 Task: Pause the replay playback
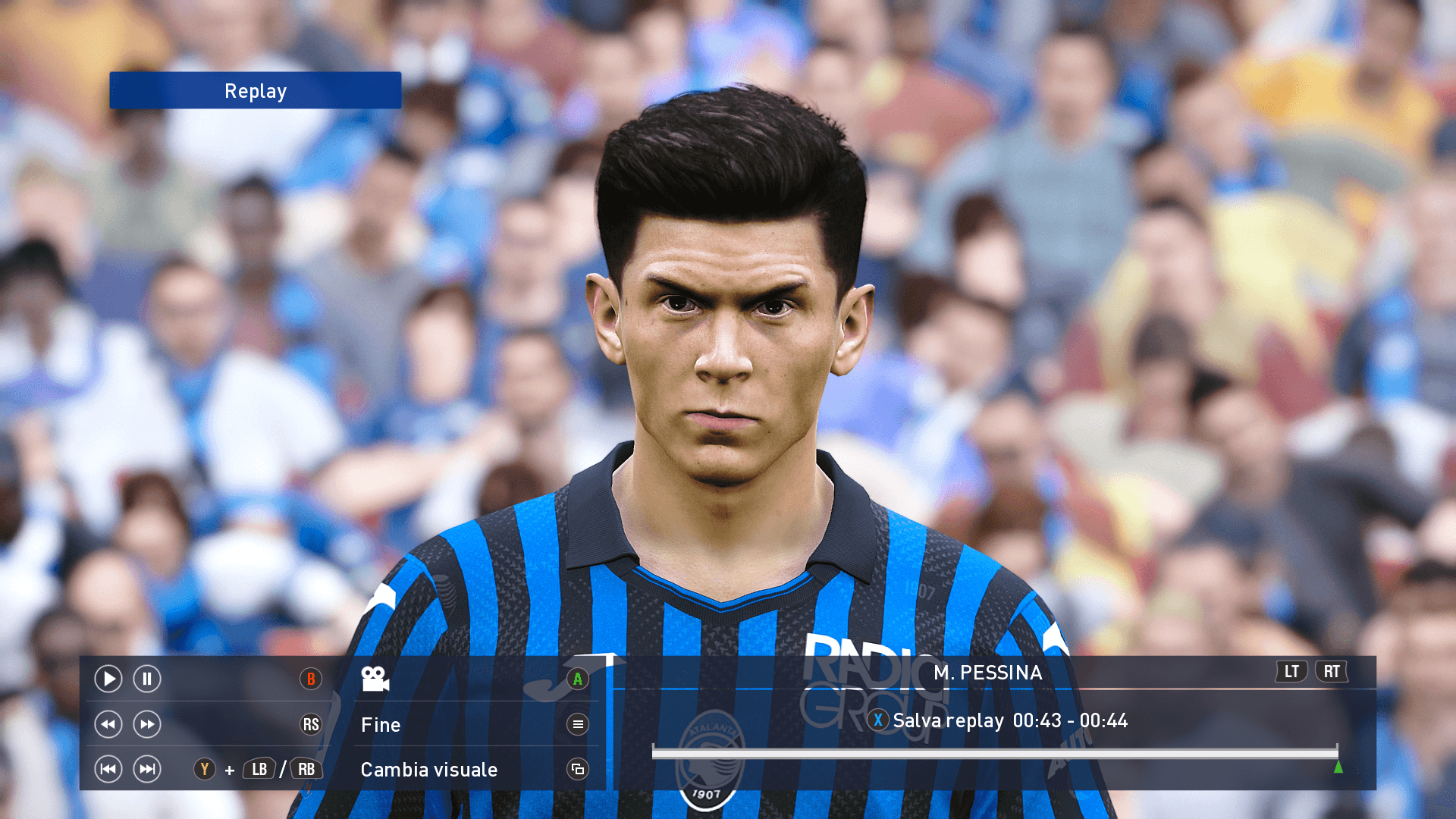coord(147,679)
